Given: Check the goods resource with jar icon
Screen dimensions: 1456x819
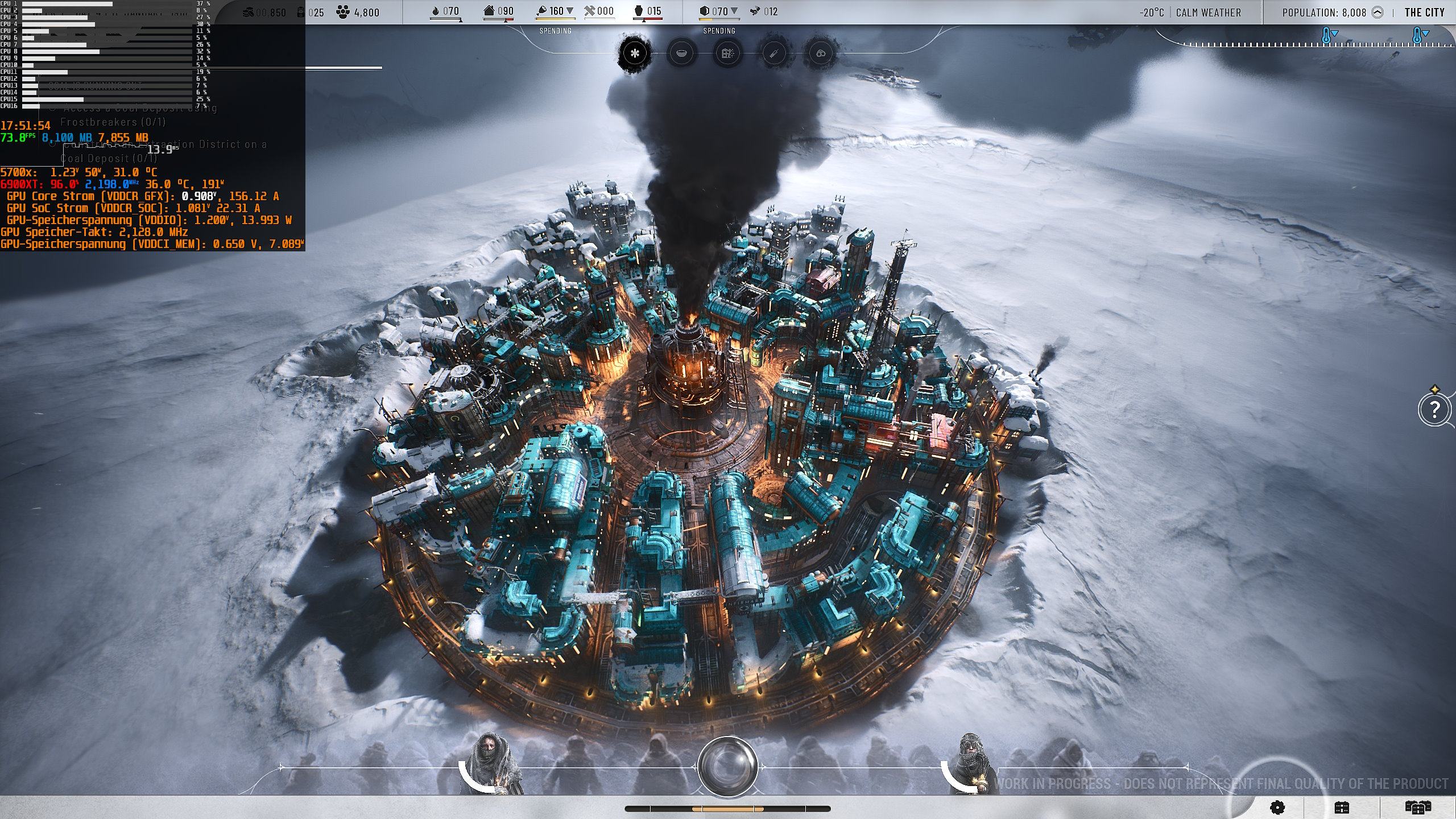Looking at the screenshot, I should (647, 11).
